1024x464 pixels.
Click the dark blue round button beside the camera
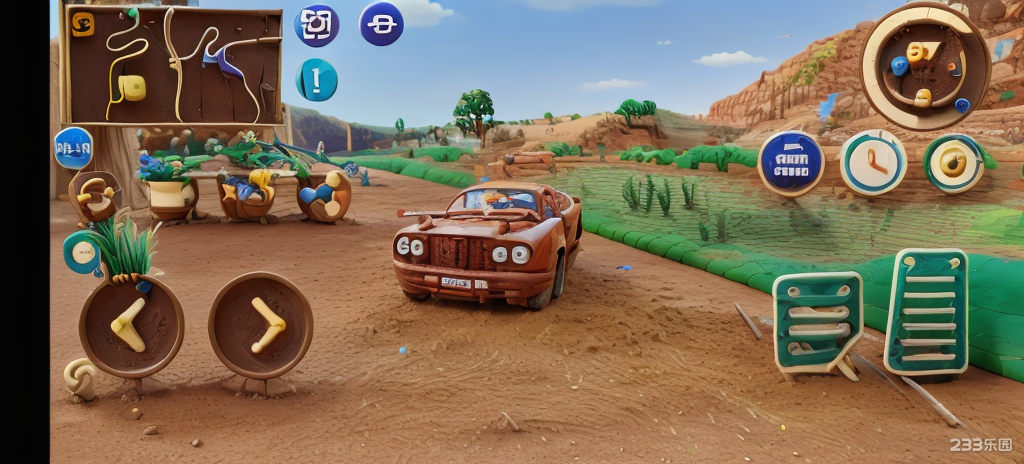(381, 24)
